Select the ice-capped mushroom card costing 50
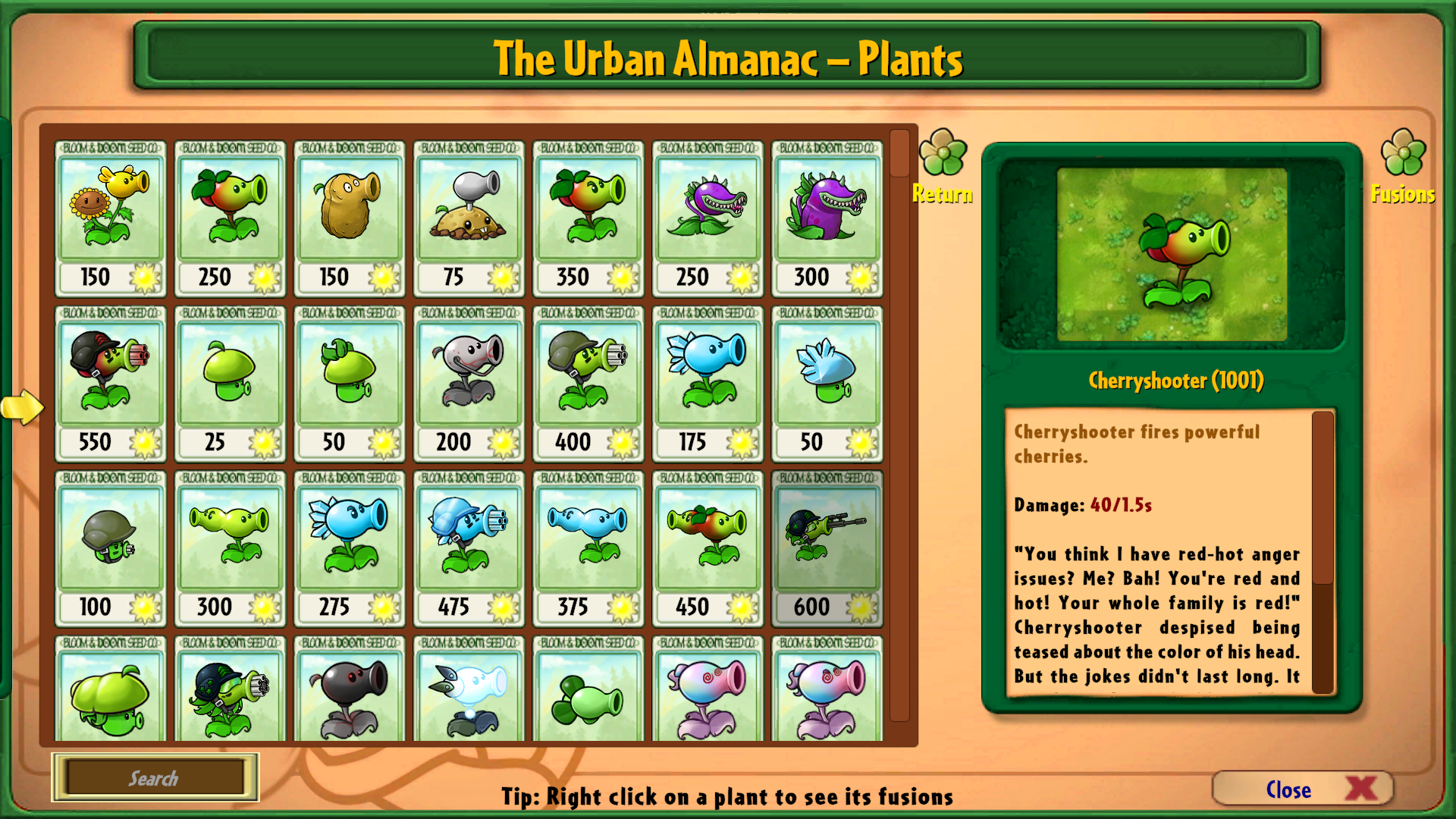Image resolution: width=1456 pixels, height=819 pixels. [x=827, y=384]
